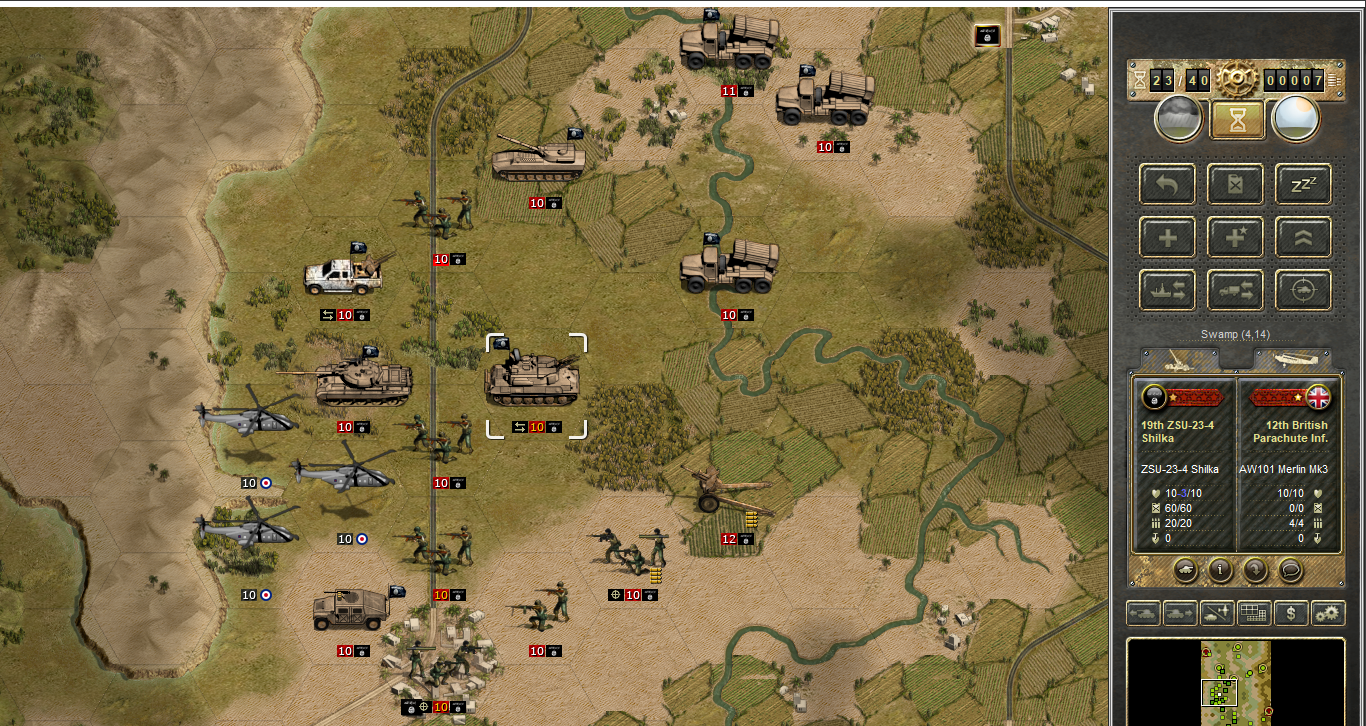Click the fuel canister supply button

click(x=1234, y=184)
